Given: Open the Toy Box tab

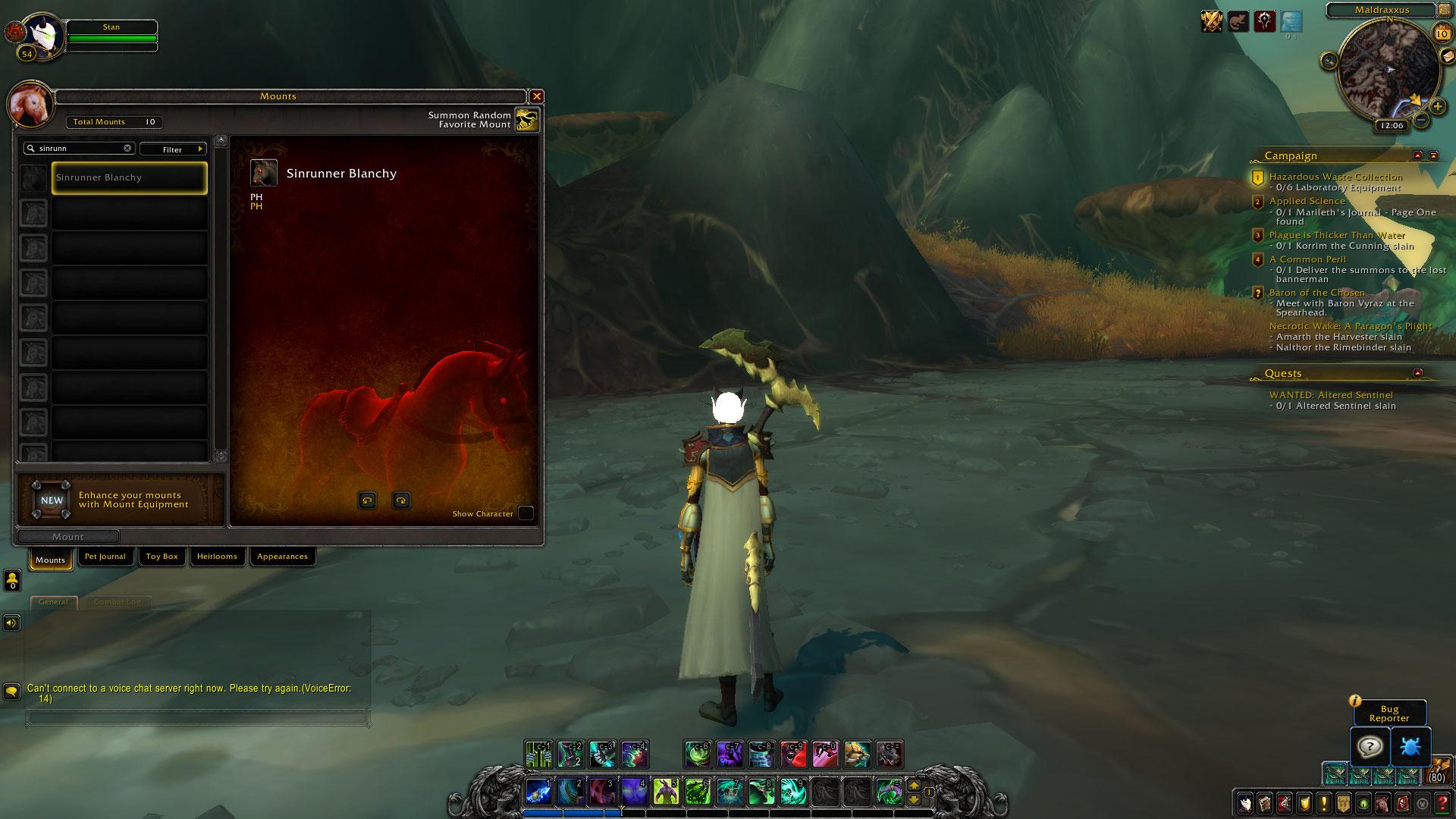Looking at the screenshot, I should click(162, 557).
